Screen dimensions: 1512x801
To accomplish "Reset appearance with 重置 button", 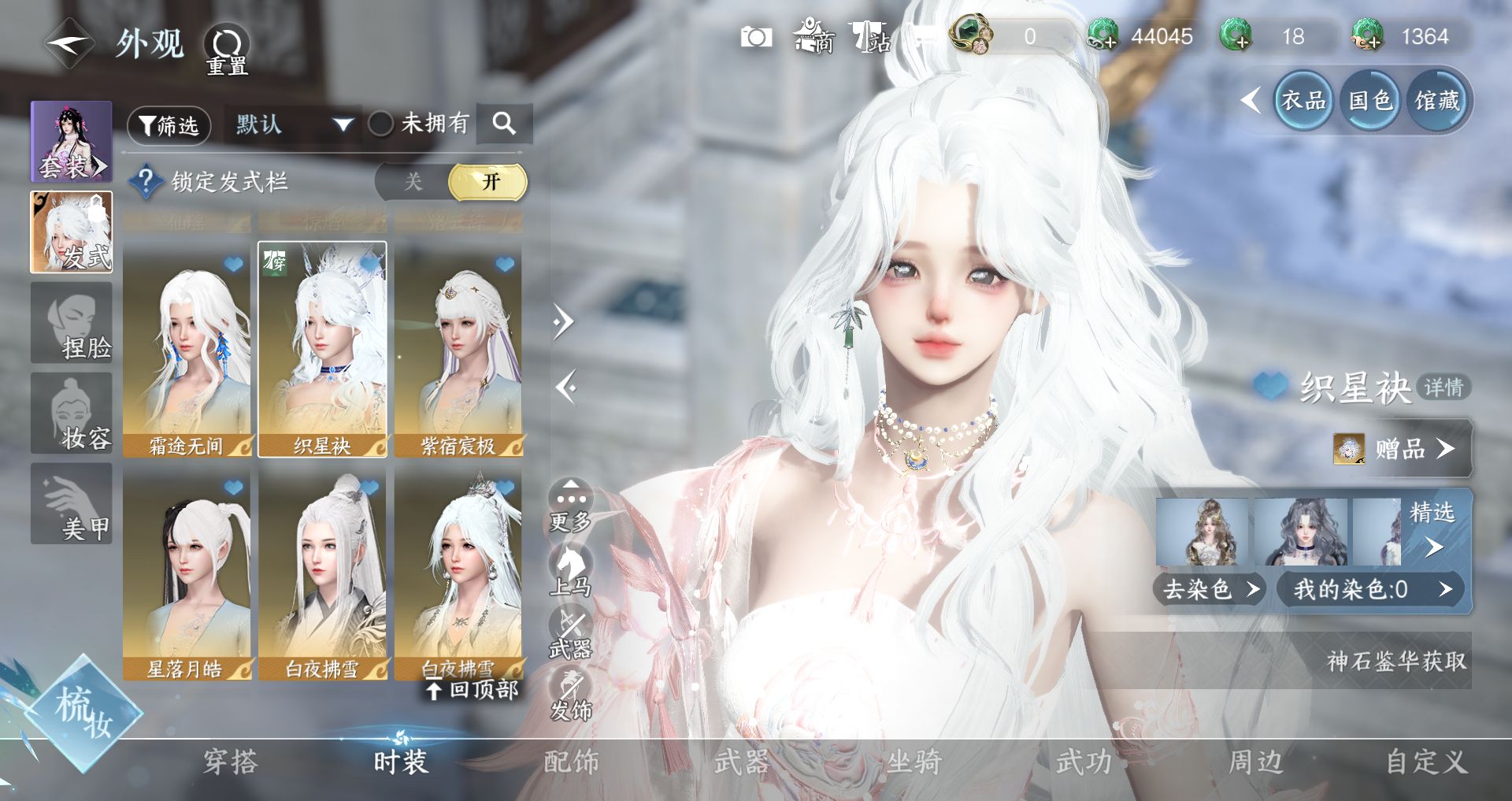I will coord(227,50).
